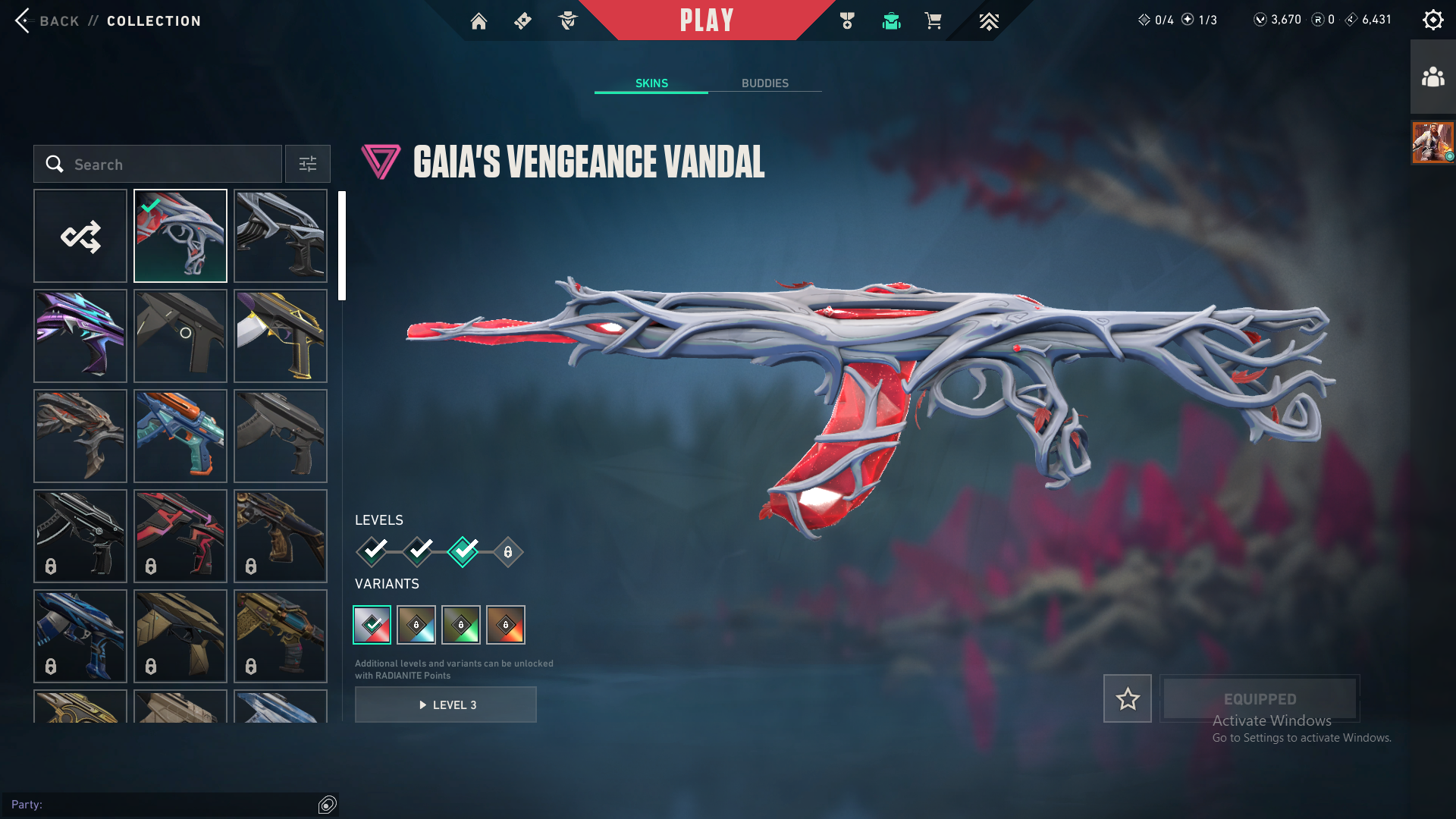The height and width of the screenshot is (819, 1456).
Task: Open the store shopping cart
Action: tap(933, 21)
